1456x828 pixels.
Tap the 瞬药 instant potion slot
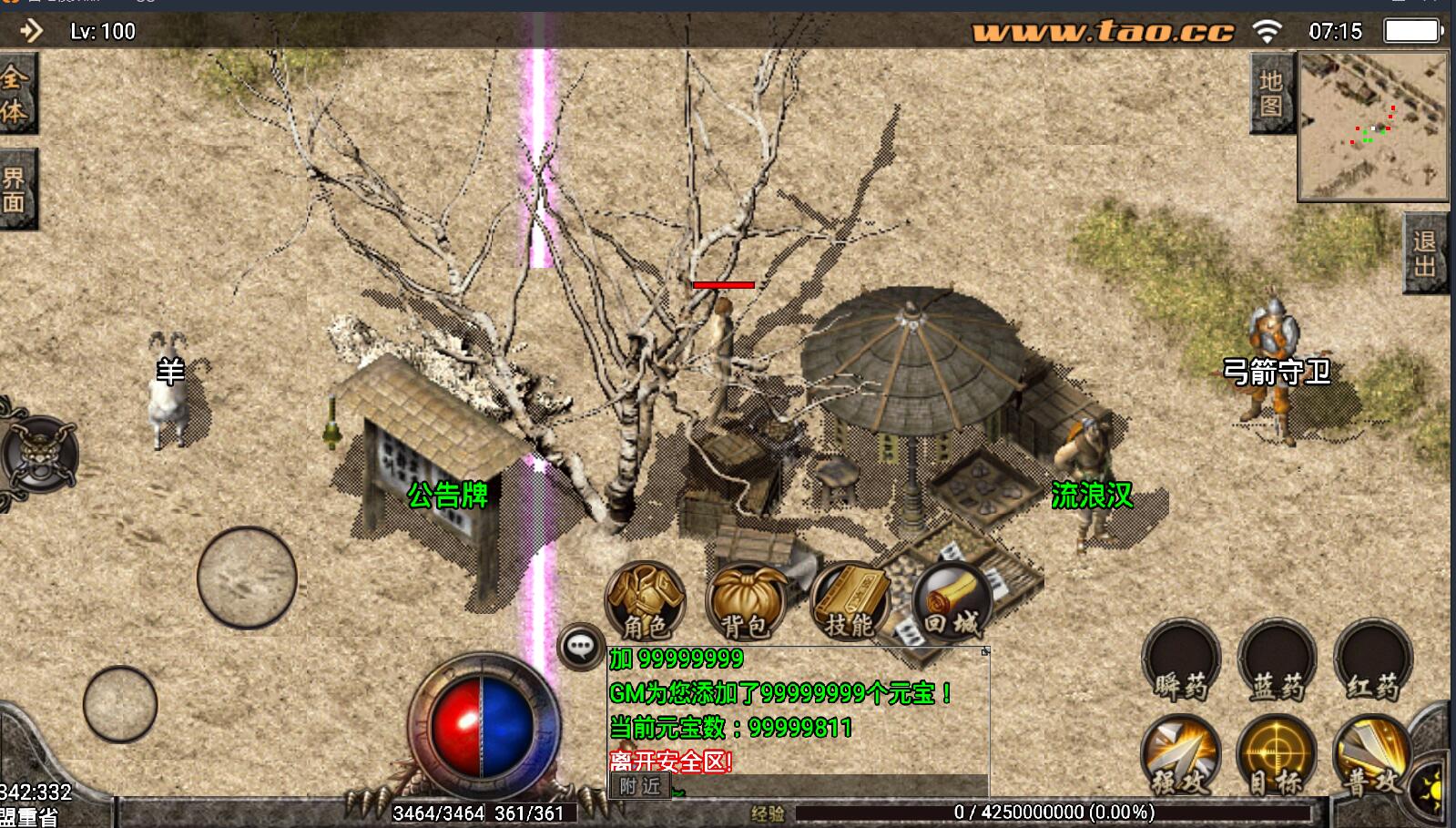(1181, 661)
